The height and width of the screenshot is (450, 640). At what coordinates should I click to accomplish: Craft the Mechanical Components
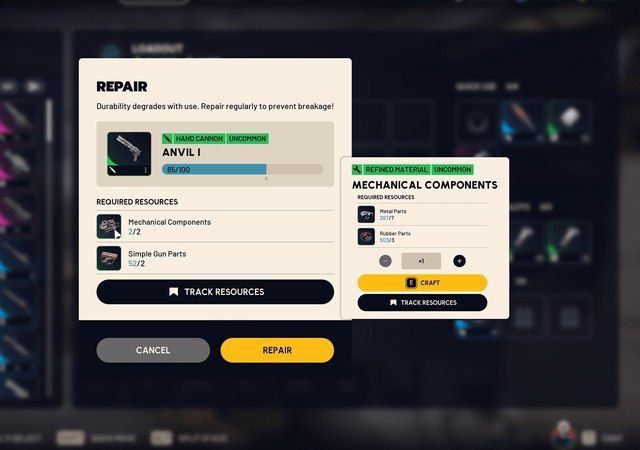click(422, 283)
